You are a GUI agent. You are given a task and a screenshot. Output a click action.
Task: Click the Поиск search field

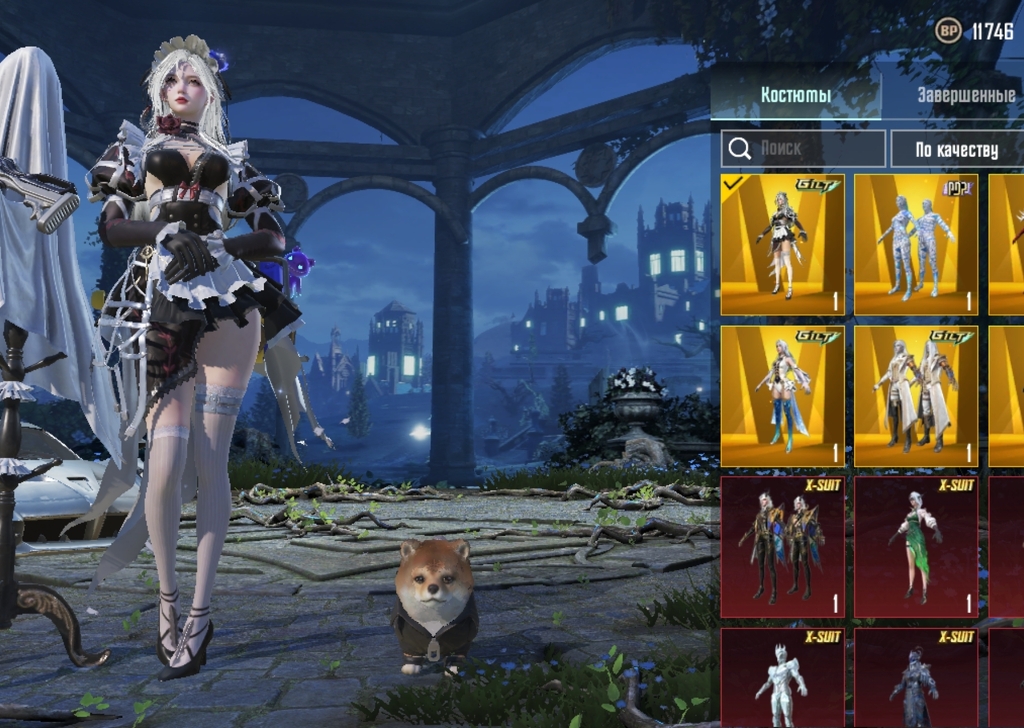pos(803,149)
